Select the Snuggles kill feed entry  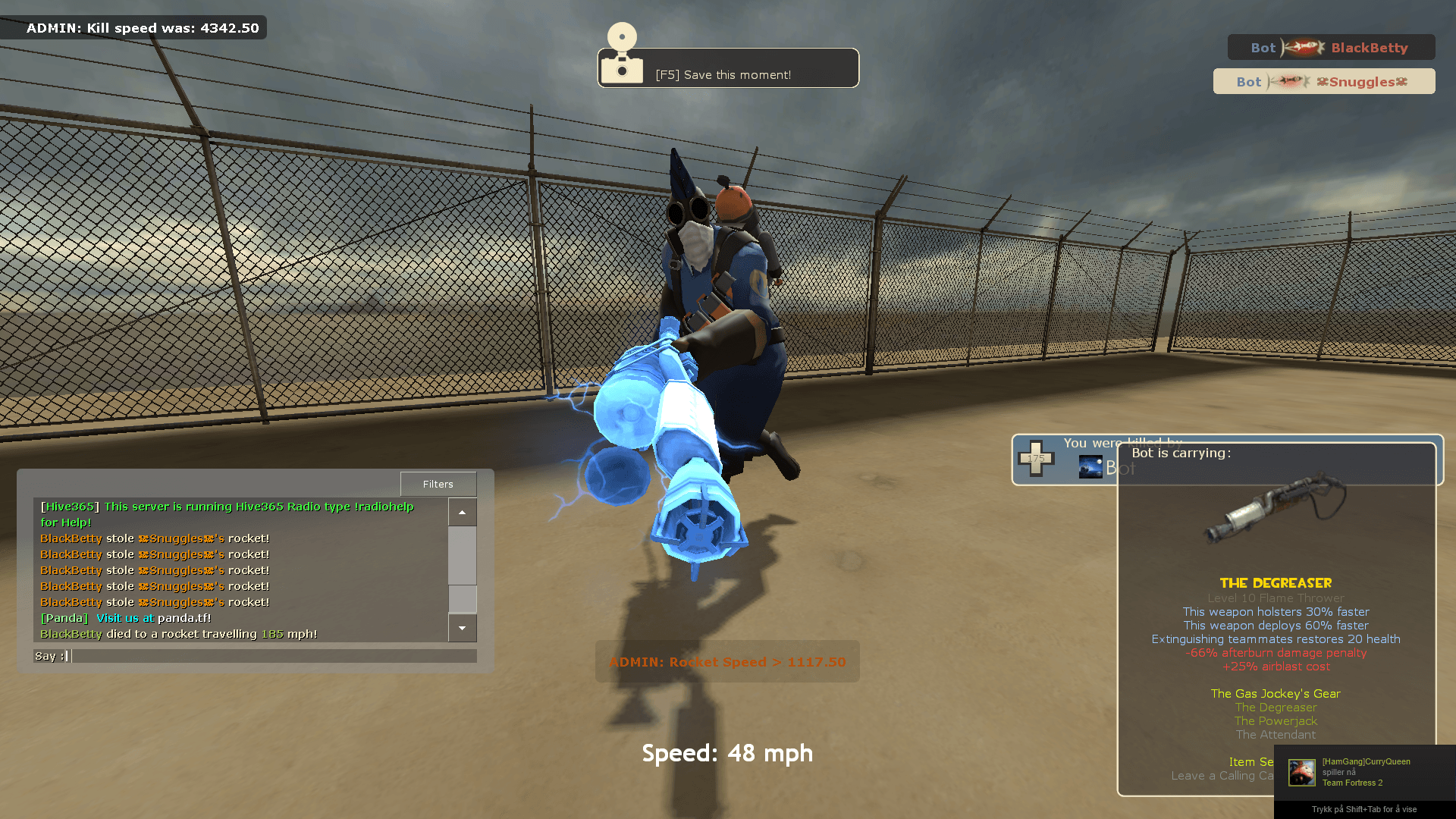(1323, 82)
